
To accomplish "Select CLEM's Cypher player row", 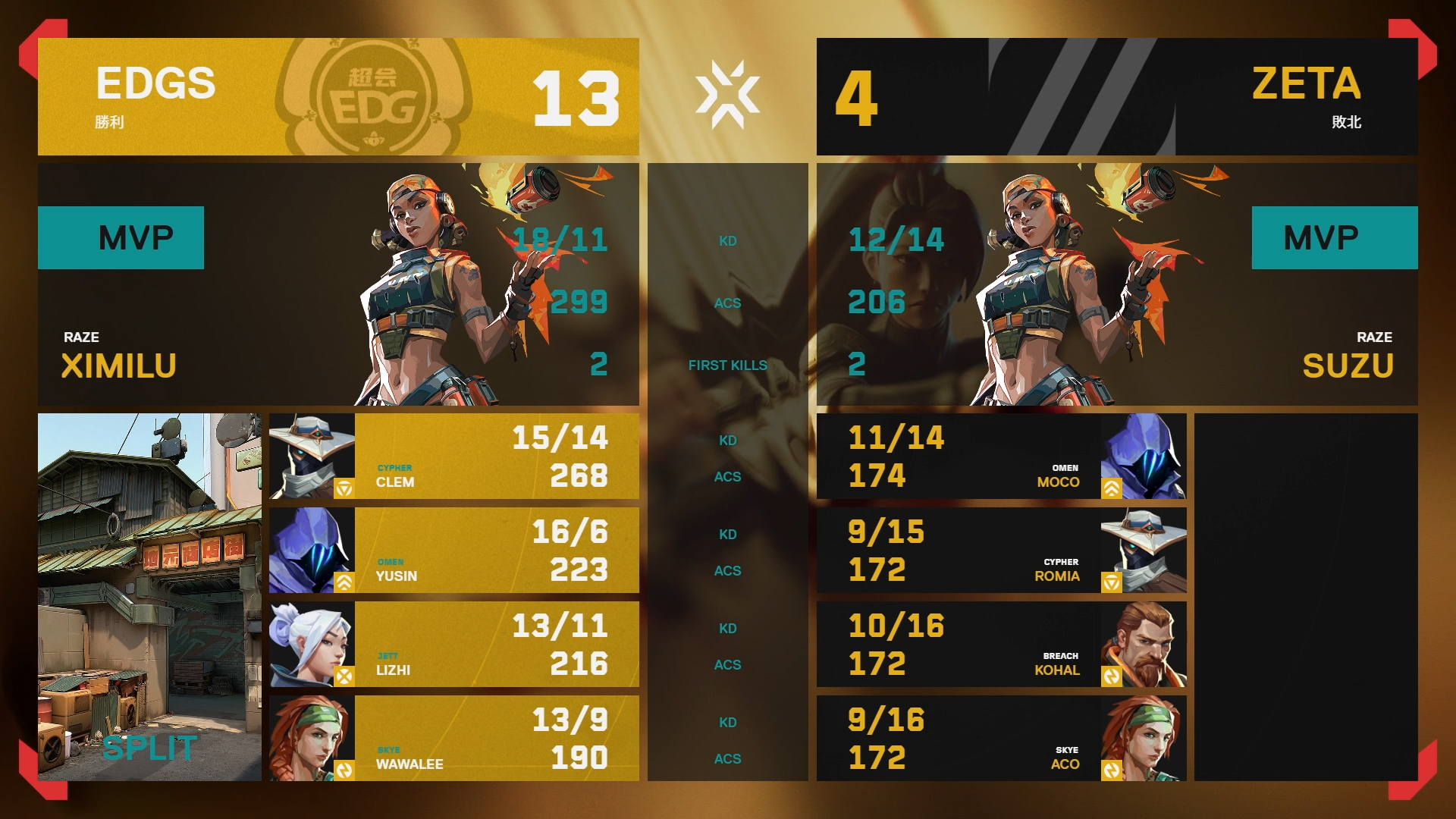I will [x=453, y=457].
